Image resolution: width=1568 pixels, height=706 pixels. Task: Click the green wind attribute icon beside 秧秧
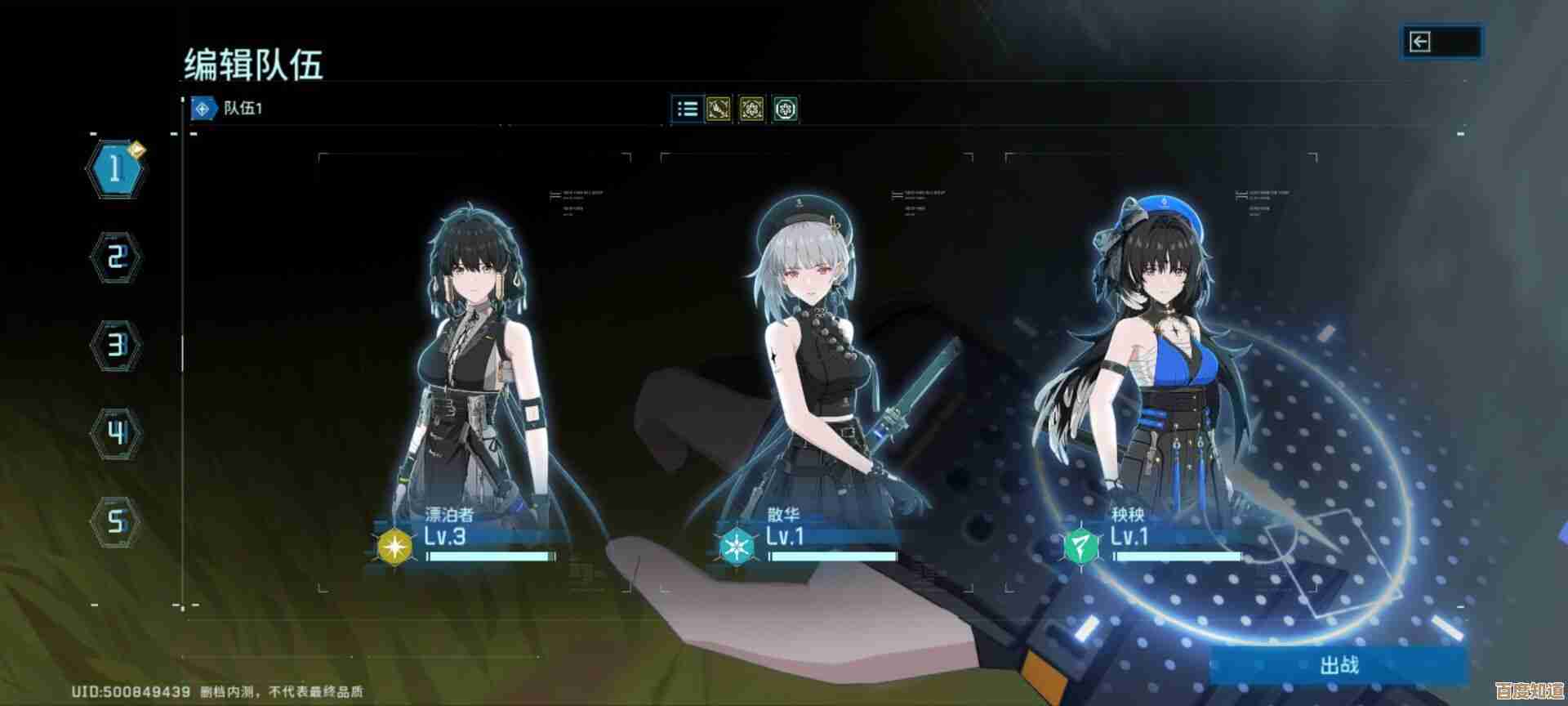(1082, 547)
